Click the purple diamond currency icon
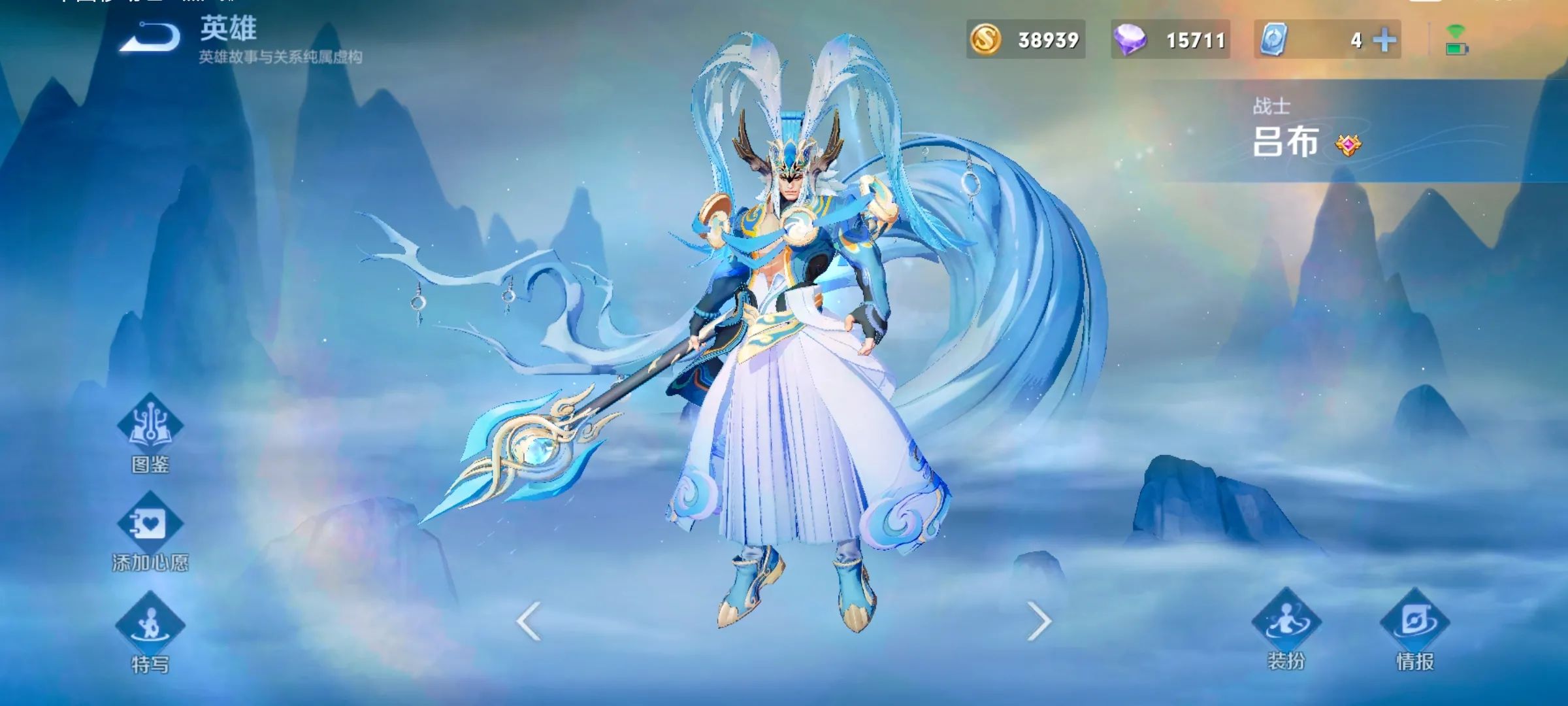Viewport: 1568px width, 706px height. tap(1130, 40)
